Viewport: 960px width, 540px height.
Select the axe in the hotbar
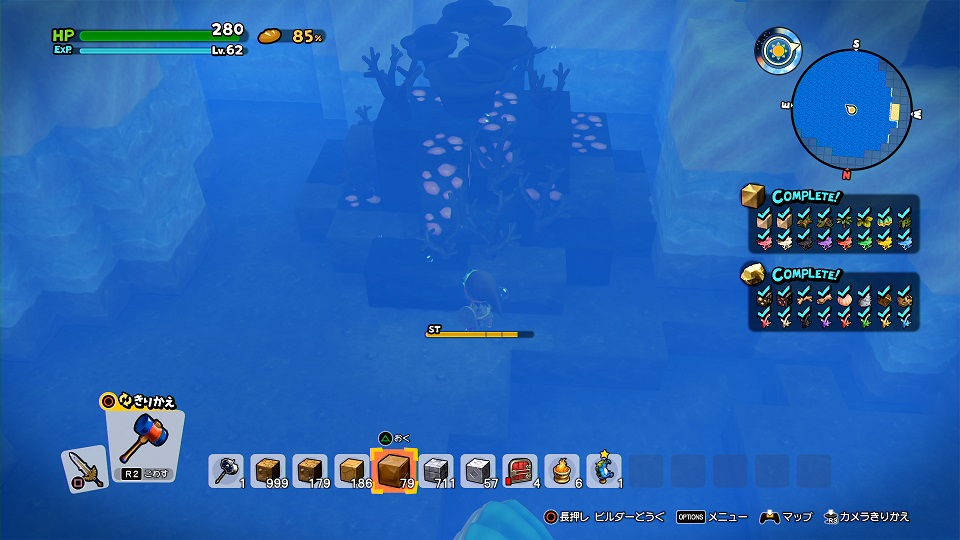pos(226,470)
